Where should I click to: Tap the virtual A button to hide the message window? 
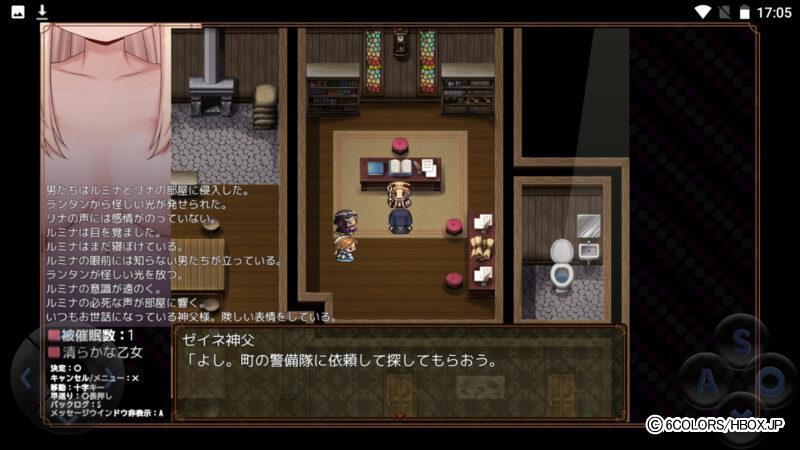point(705,380)
